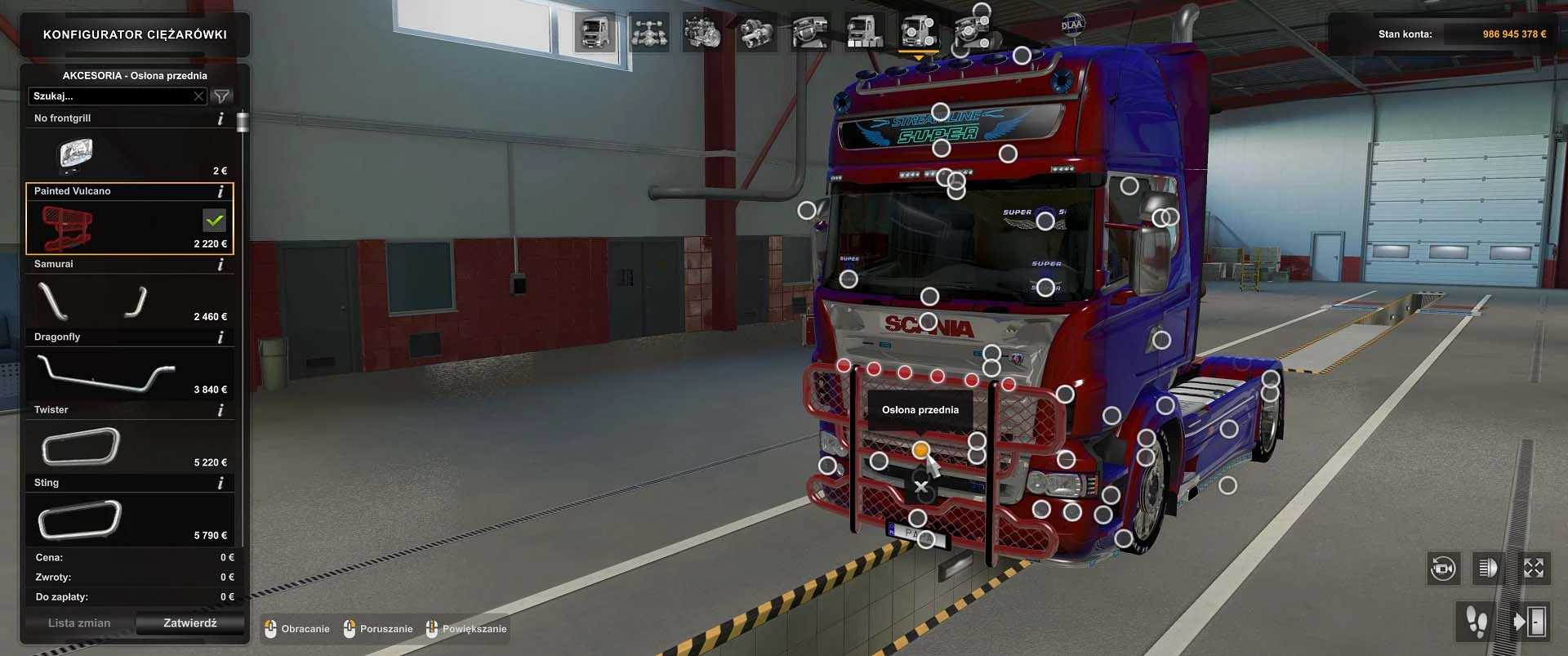Clear the search box with X
Viewport: 1568px width, 656px height.
(x=198, y=96)
